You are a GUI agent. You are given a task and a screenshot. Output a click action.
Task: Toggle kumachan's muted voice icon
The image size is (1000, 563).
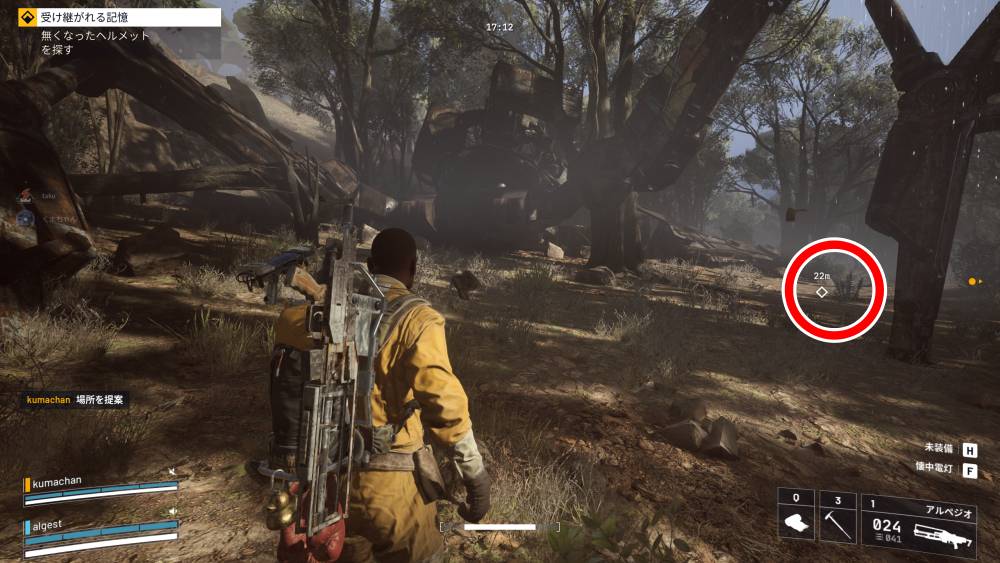[x=173, y=472]
